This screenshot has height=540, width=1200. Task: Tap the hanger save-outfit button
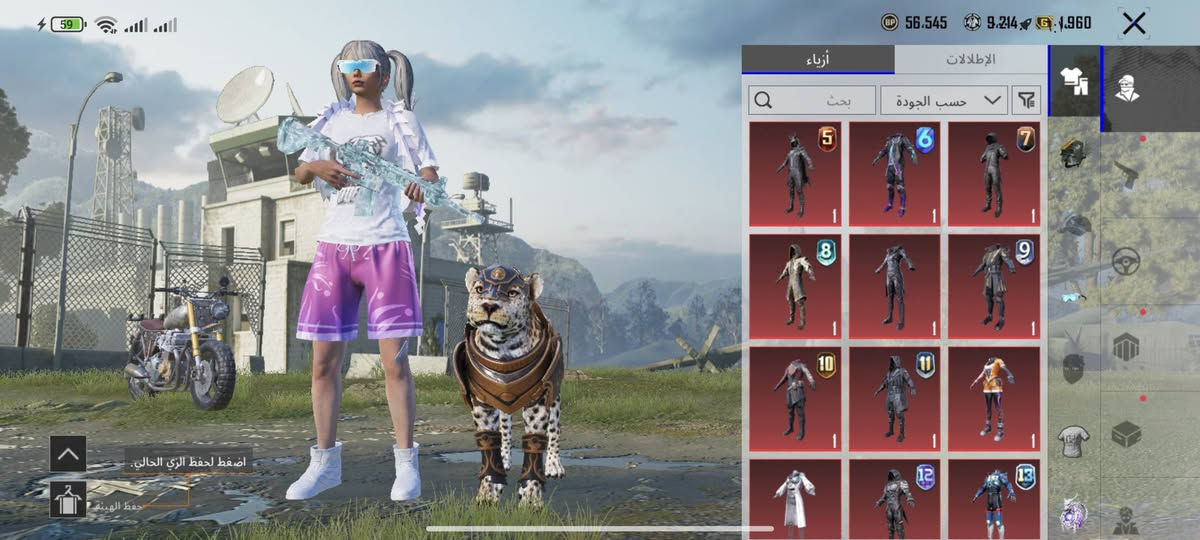68,498
